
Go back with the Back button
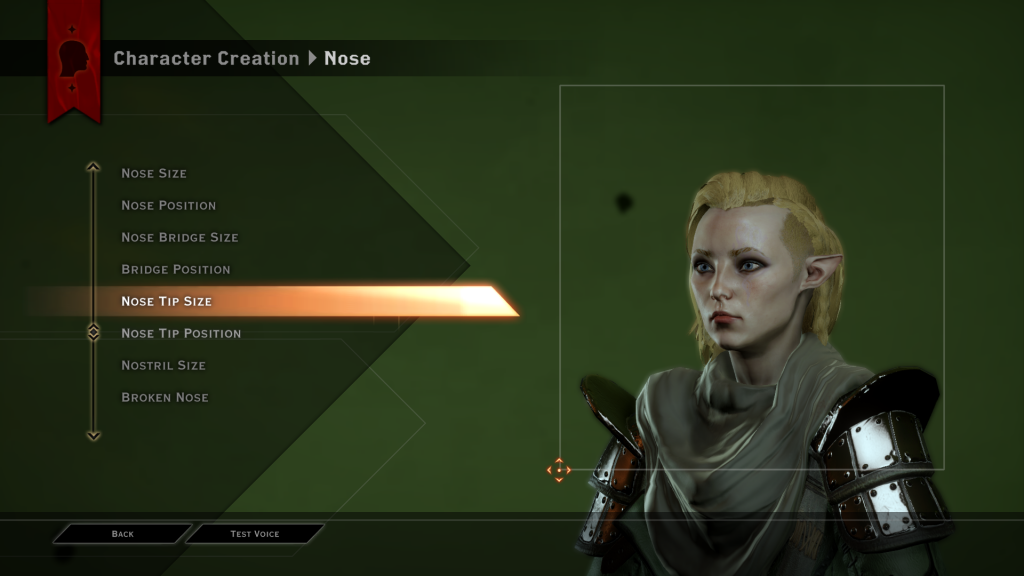point(122,534)
